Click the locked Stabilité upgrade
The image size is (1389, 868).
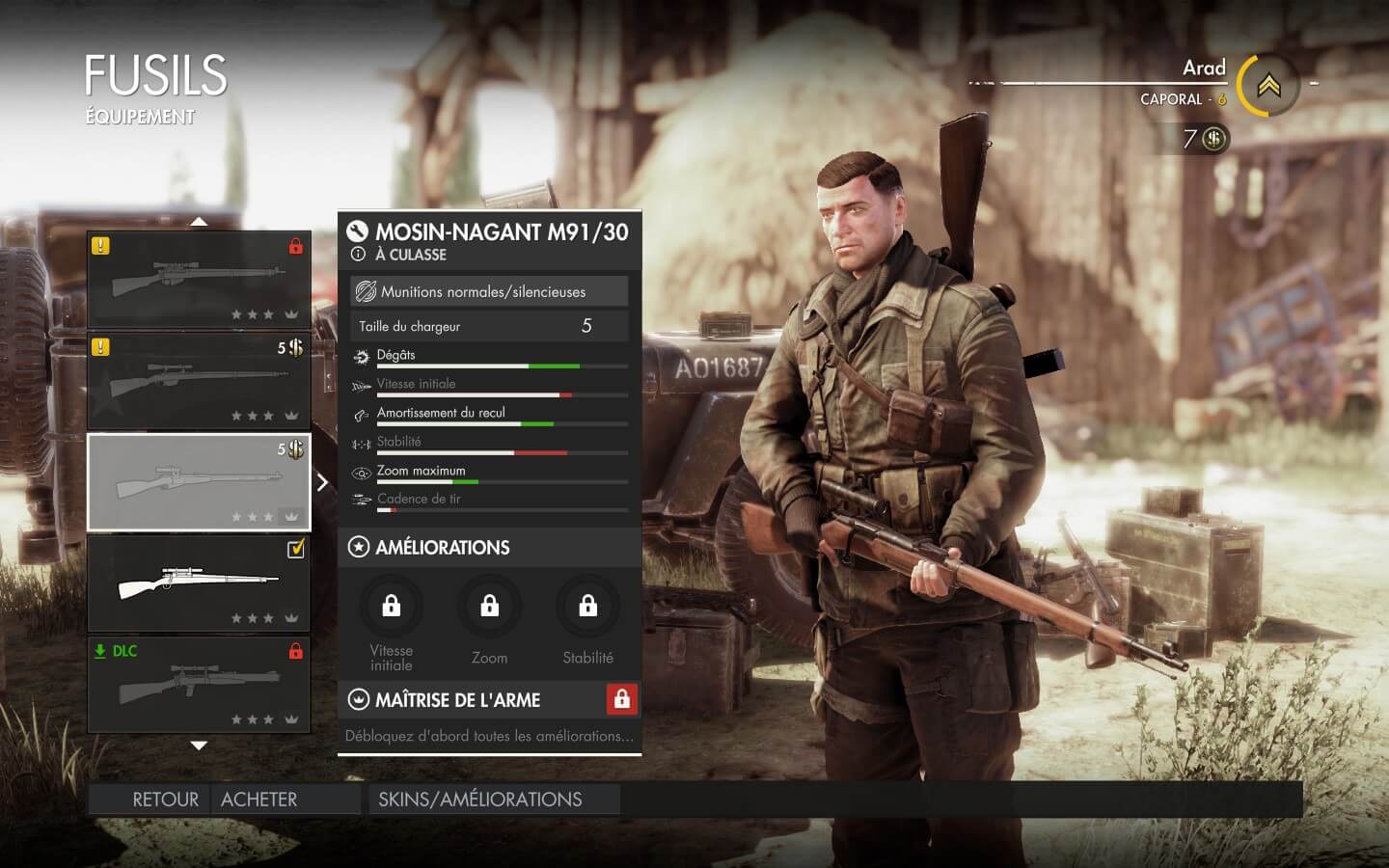coord(587,607)
